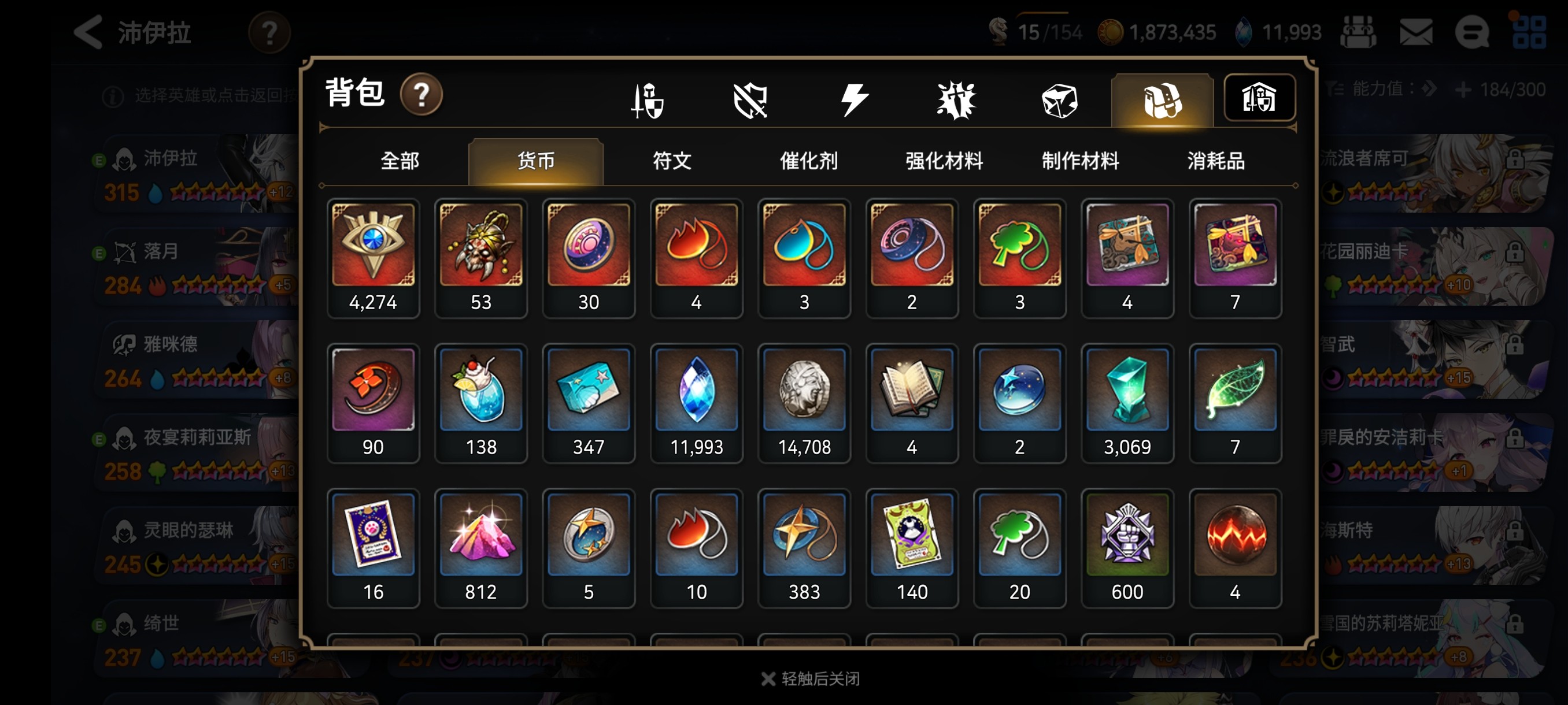Choose the dice cube category icon
The width and height of the screenshot is (1568, 705).
click(1059, 101)
